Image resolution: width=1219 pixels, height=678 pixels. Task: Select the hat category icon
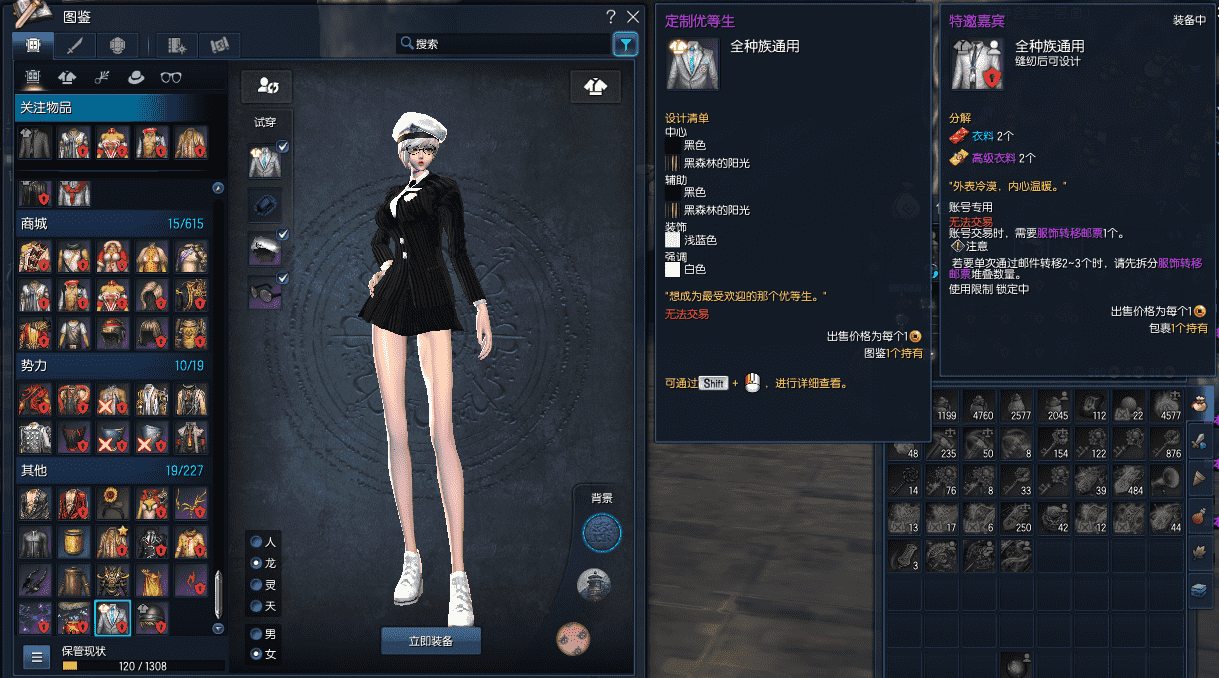[x=135, y=77]
